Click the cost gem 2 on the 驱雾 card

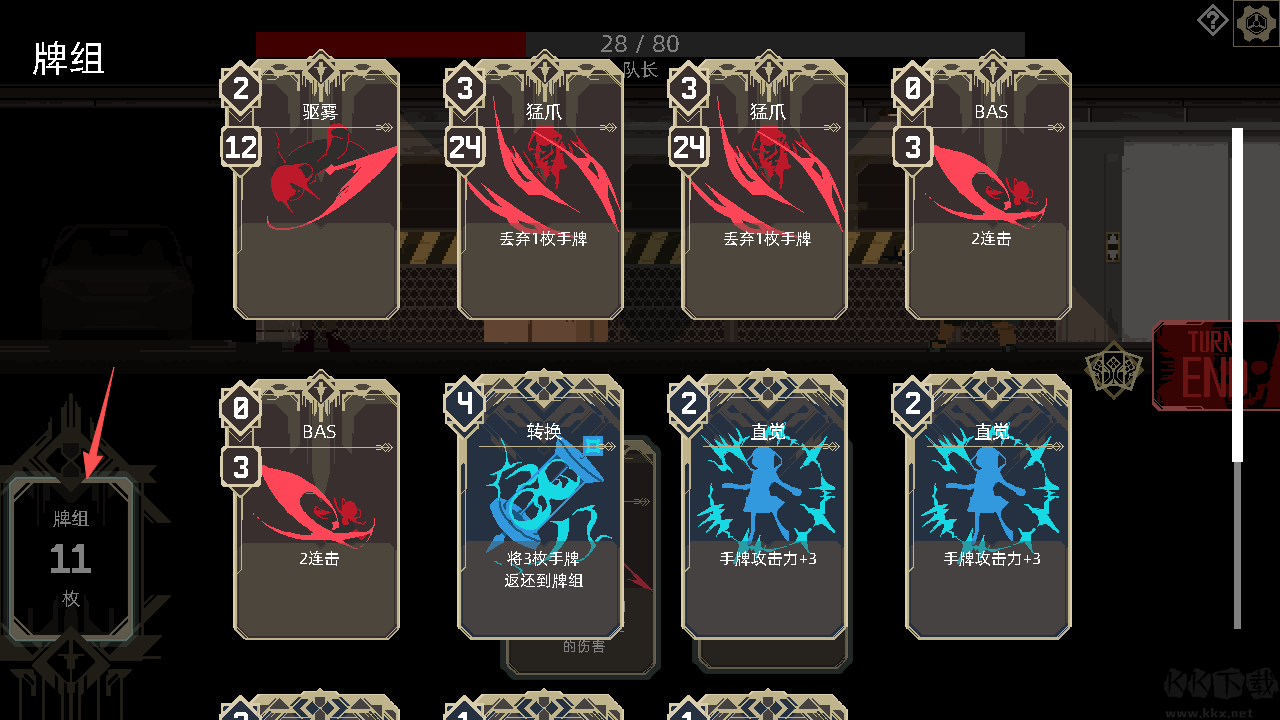[x=241, y=89]
